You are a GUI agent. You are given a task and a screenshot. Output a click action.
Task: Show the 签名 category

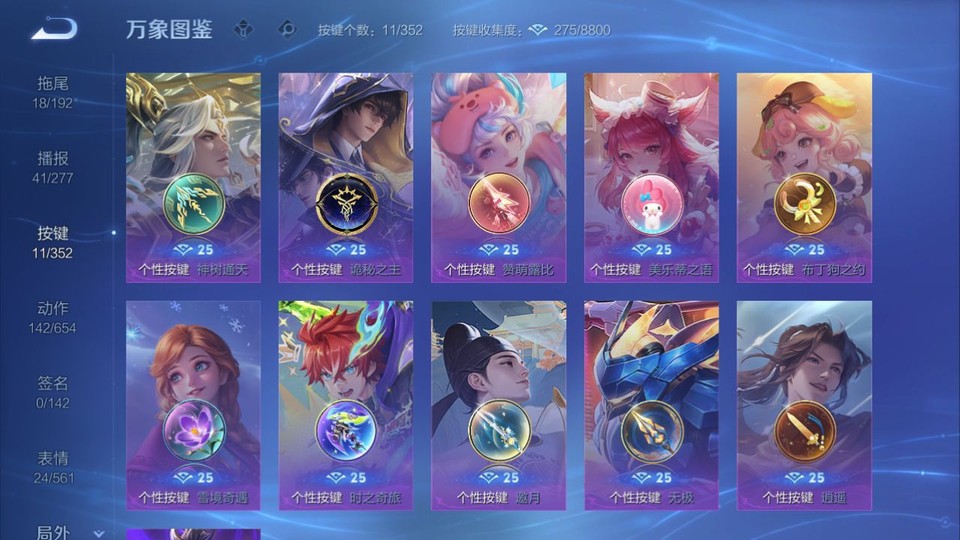[x=53, y=392]
